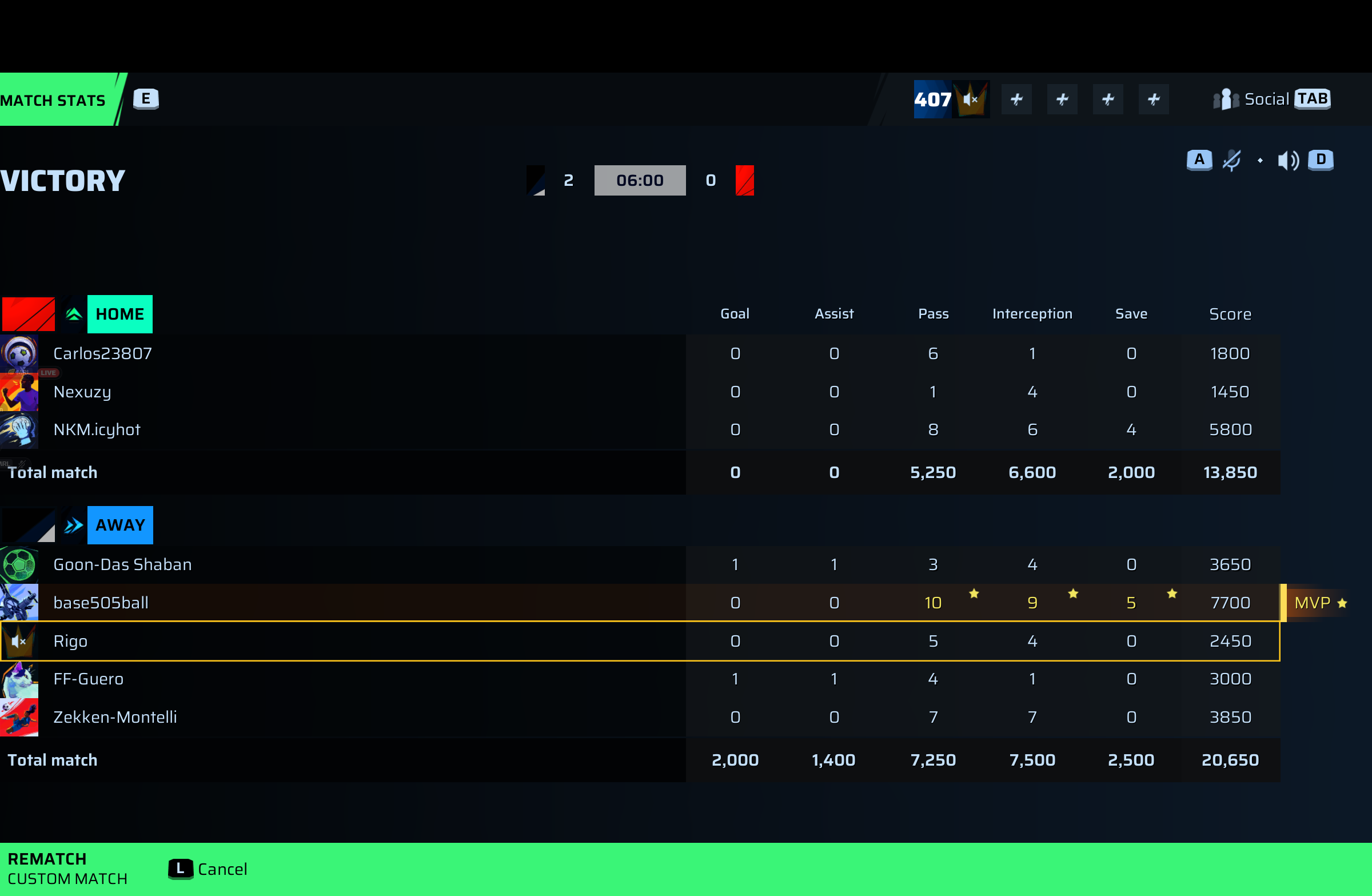Select the NKM.icyhot player row
This screenshot has width=1372, height=896.
pos(97,429)
